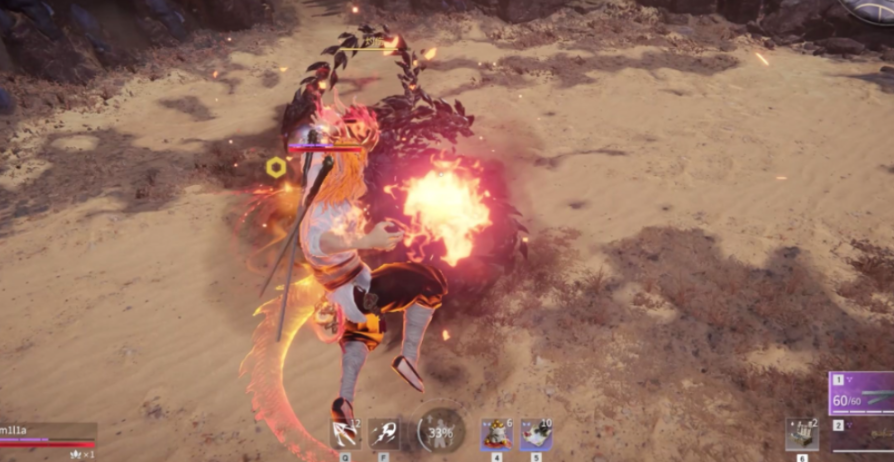Activate the arrow volley skill icon
Screen dimensions: 894x462
[345, 434]
